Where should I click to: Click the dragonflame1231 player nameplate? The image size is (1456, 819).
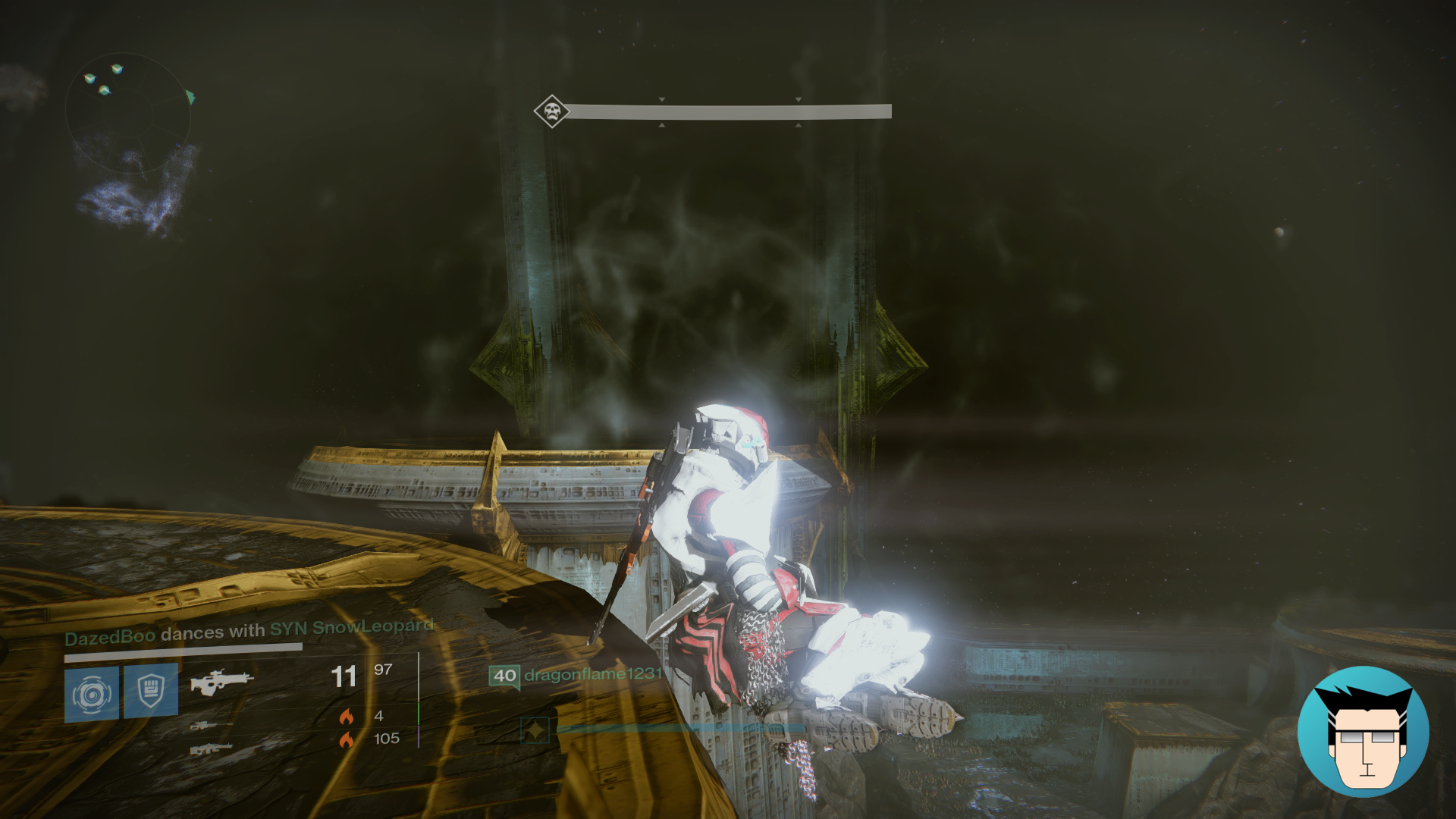[x=594, y=676]
